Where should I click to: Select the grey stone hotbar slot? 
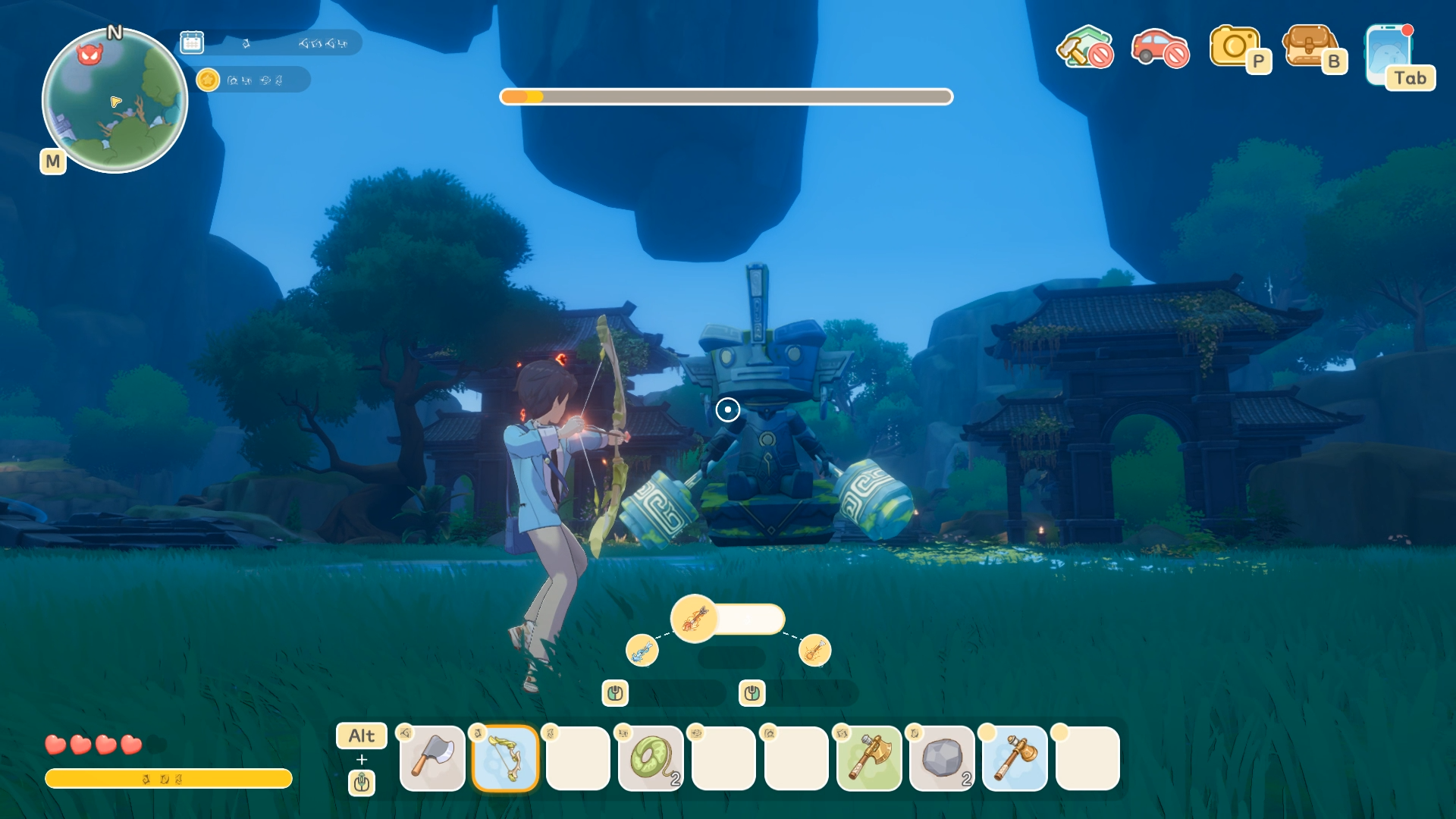pos(942,758)
